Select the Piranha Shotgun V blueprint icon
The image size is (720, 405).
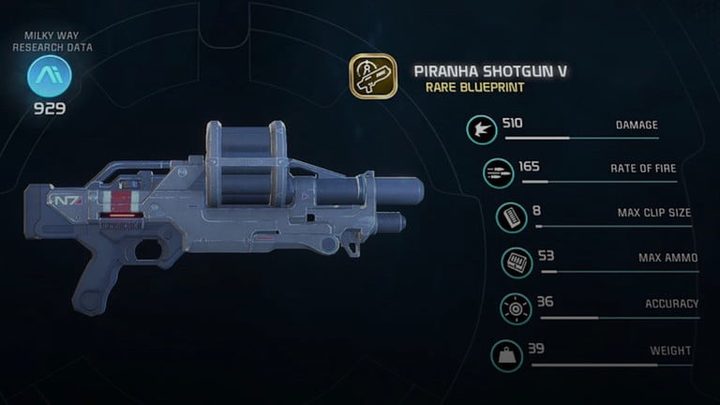(373, 76)
